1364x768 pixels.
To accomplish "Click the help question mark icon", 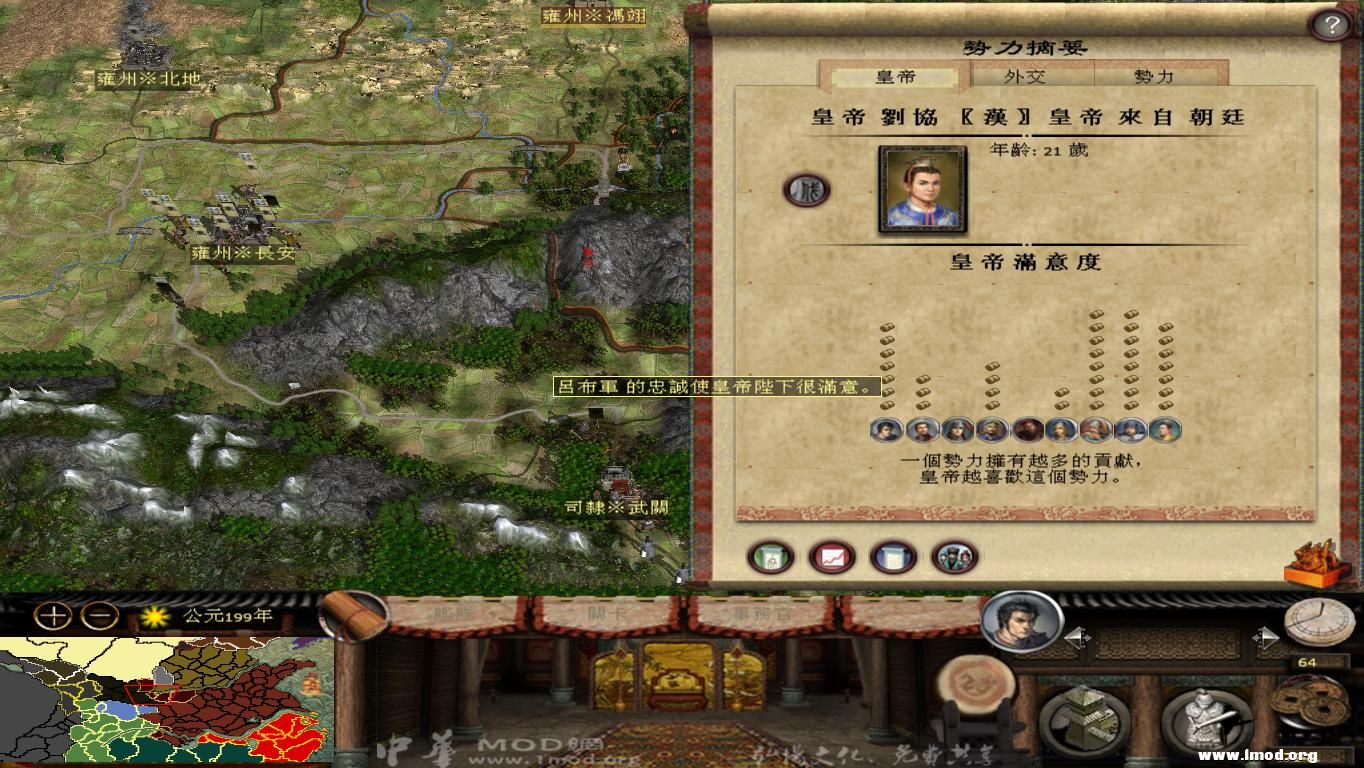I will (1331, 24).
